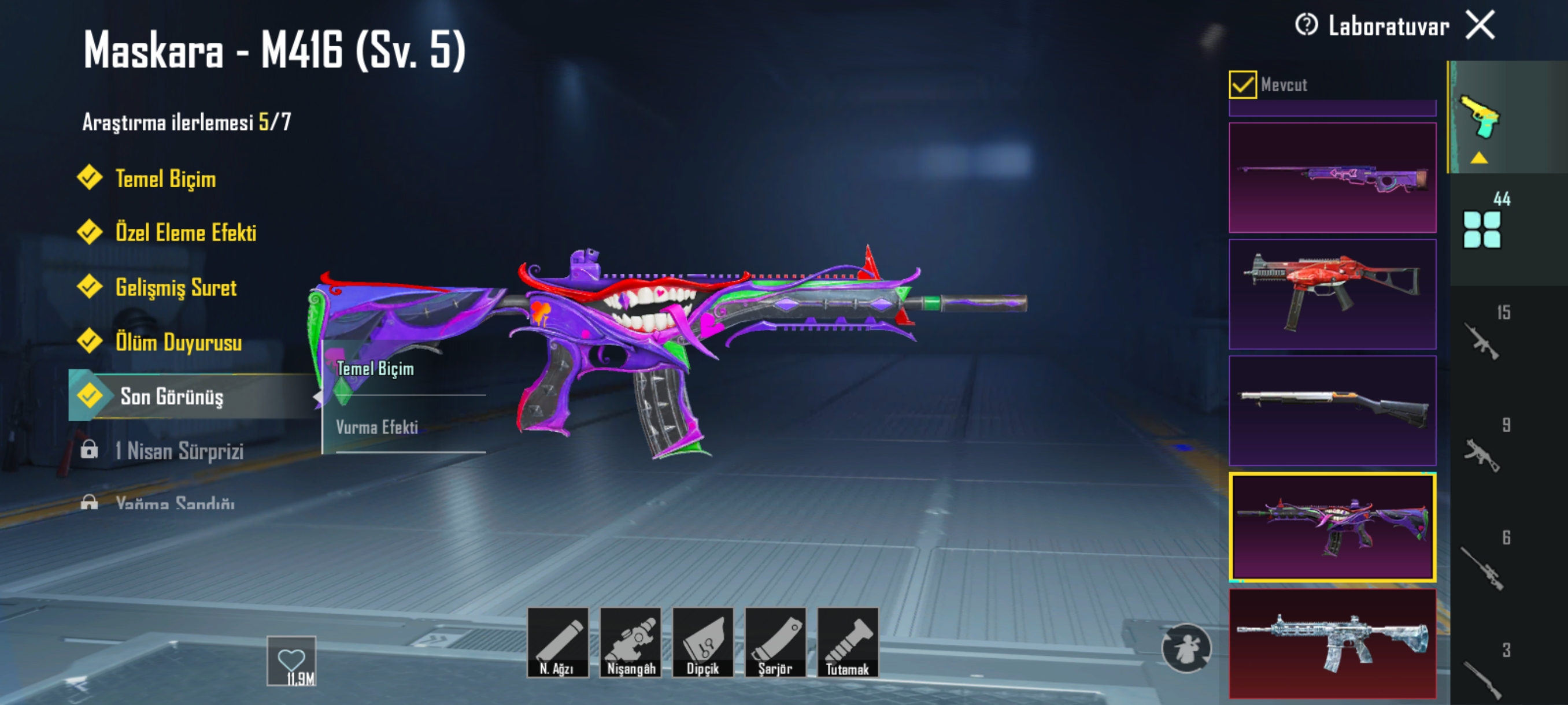Select the Ölüm Duyurusu stage
Image resolution: width=1568 pixels, height=705 pixels.
(x=177, y=342)
